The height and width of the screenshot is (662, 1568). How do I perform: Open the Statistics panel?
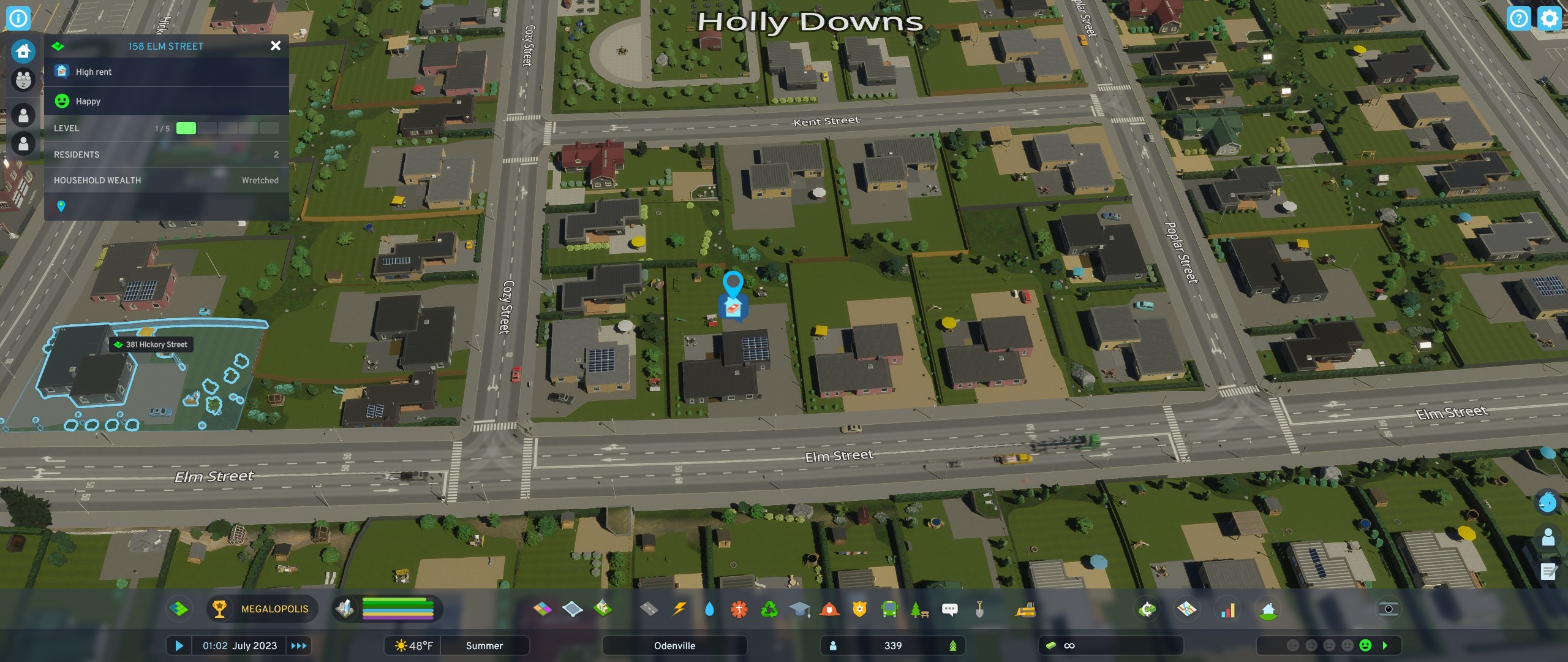click(1229, 609)
